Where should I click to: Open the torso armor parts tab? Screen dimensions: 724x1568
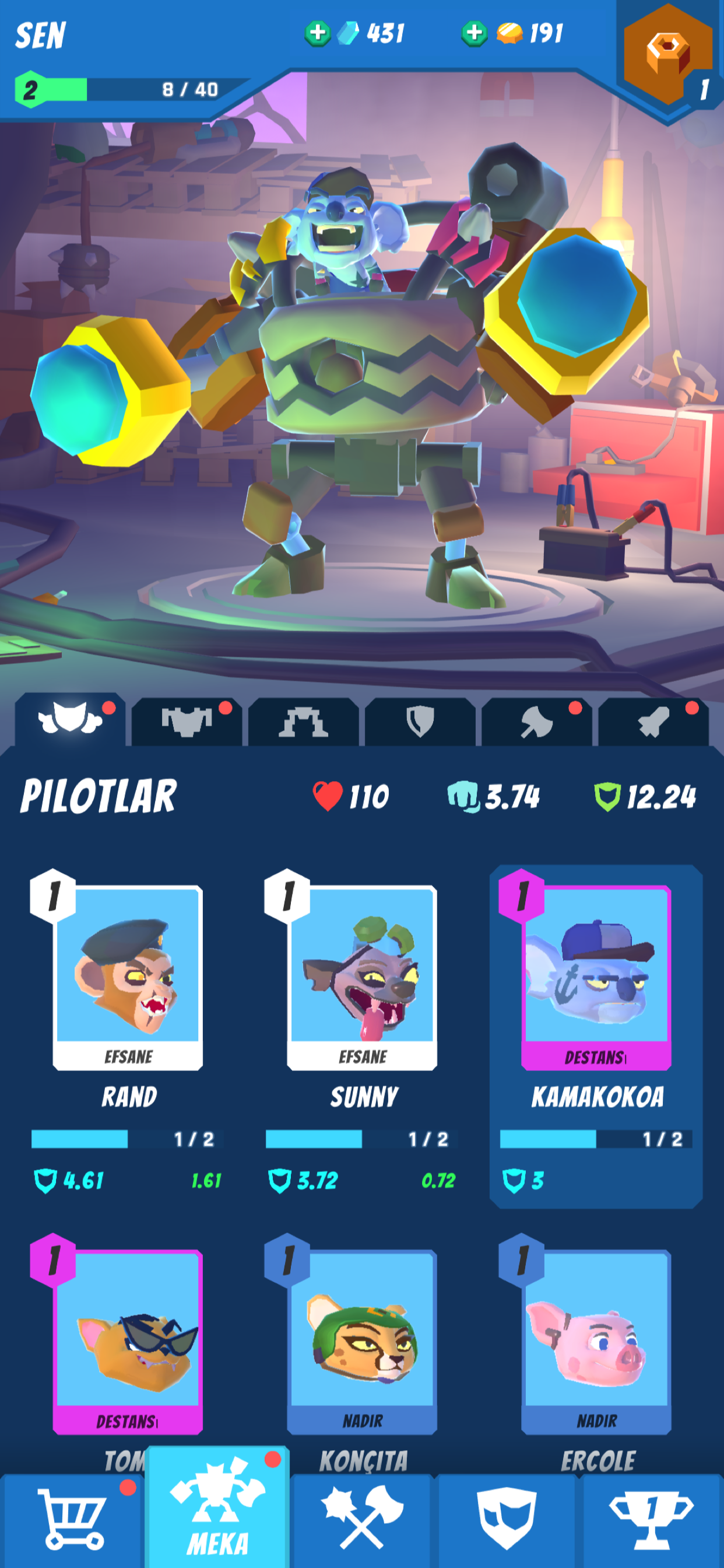187,722
